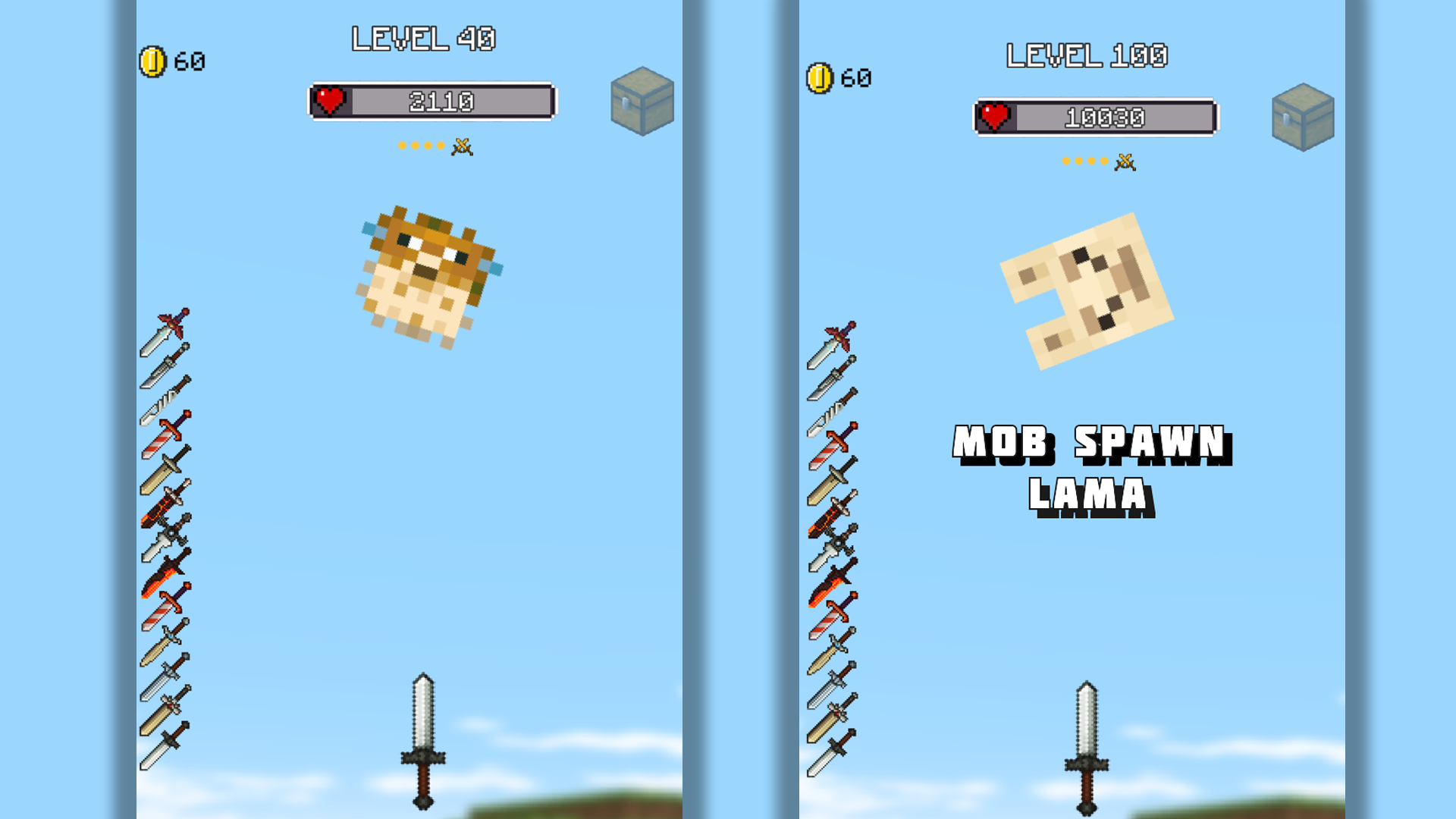Open the chest icon on Level 40 screen

point(641,99)
